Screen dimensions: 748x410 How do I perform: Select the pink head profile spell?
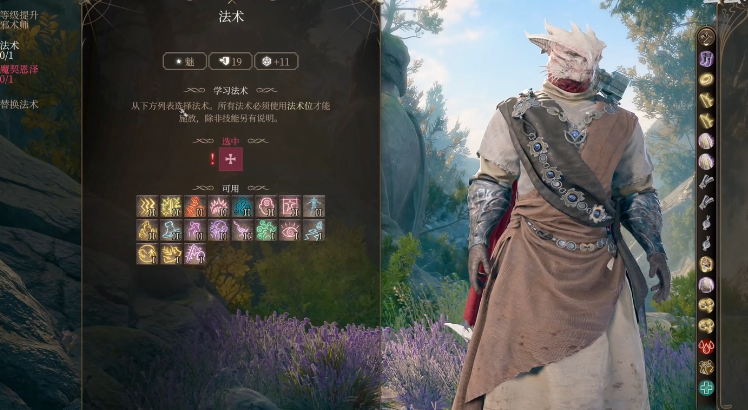(x=267, y=206)
